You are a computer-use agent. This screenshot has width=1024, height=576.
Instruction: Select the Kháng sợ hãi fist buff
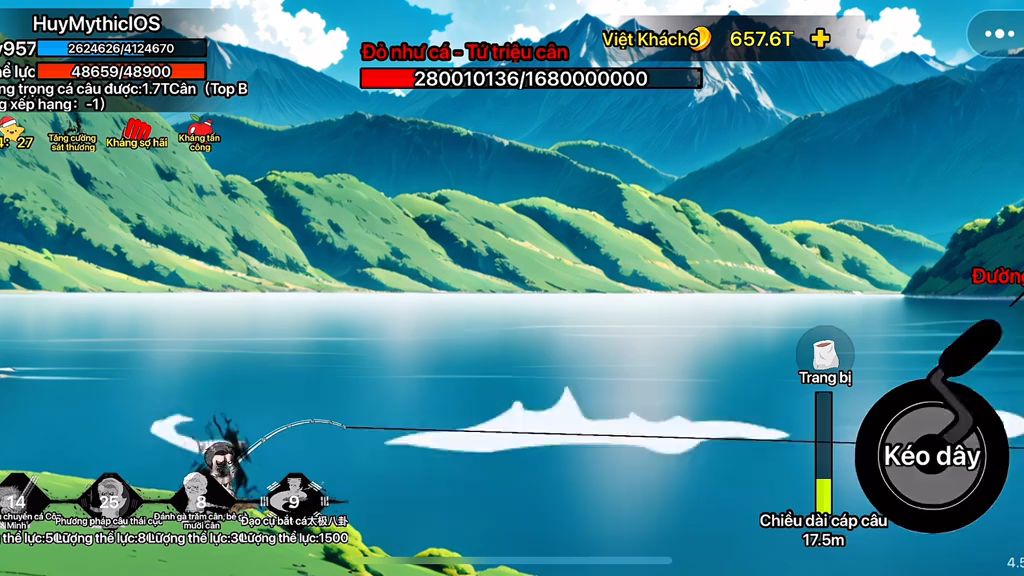[137, 132]
